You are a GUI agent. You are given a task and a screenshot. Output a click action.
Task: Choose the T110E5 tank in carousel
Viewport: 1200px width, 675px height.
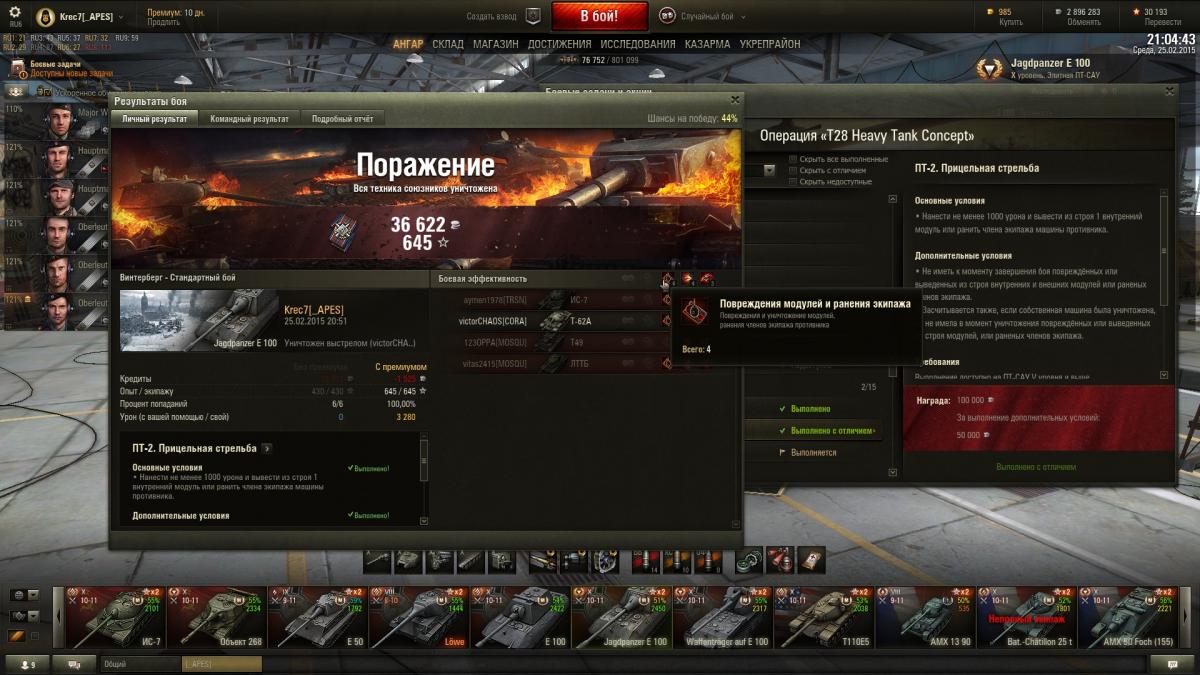tap(823, 618)
